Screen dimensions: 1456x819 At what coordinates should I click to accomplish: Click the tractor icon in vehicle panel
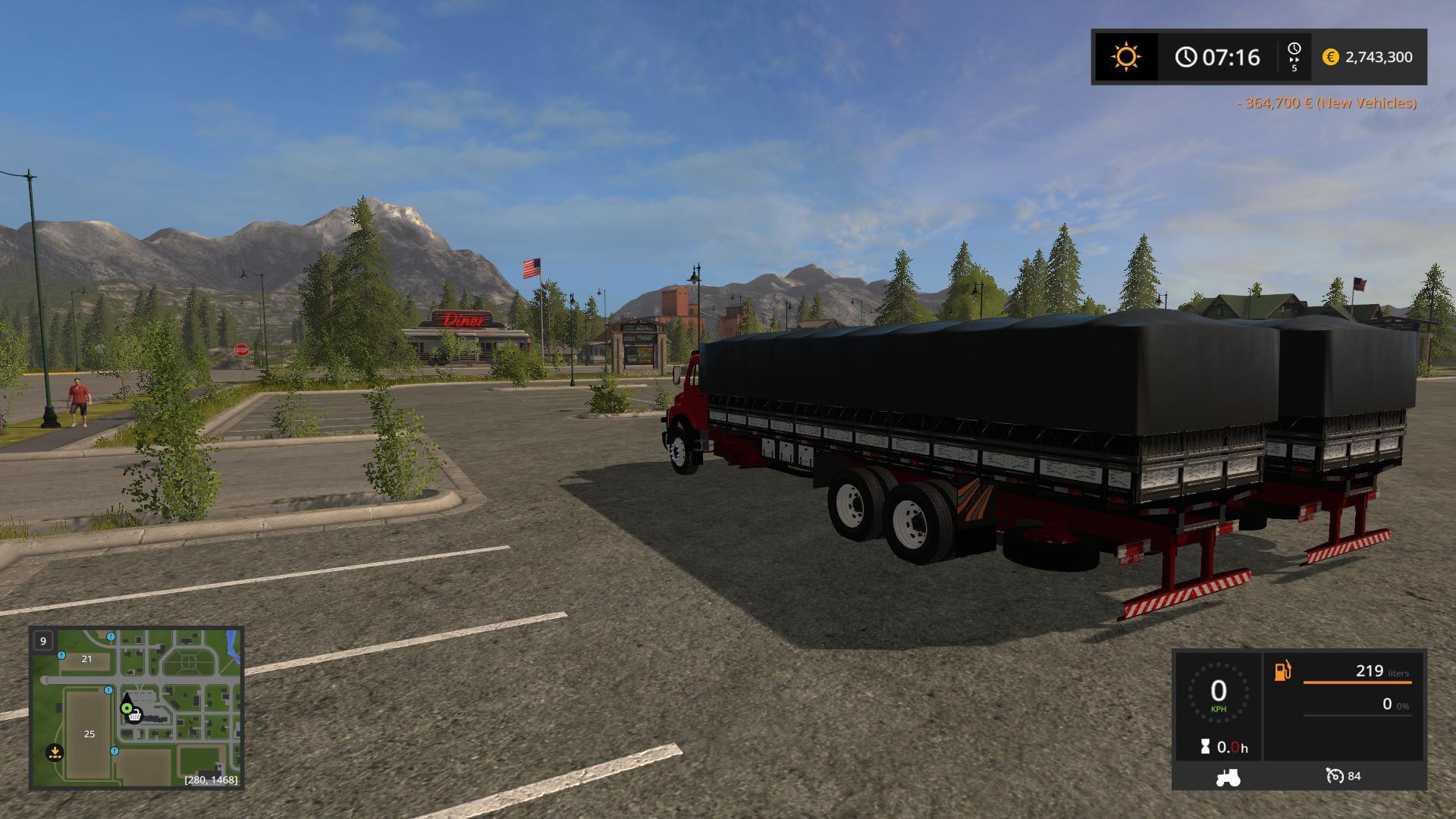click(x=1228, y=777)
